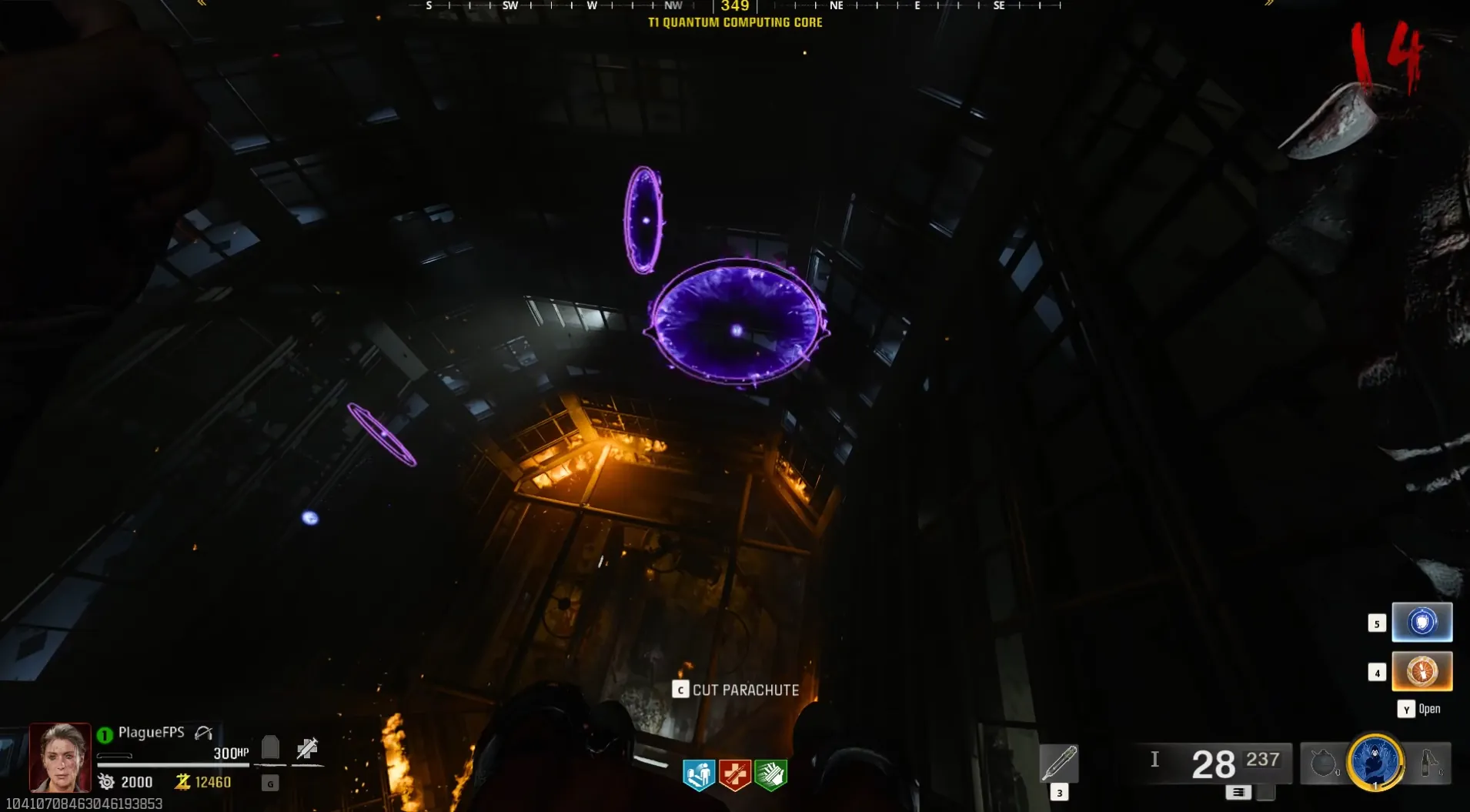Click the green hand perk icon
The image size is (1470, 812).
770,774
